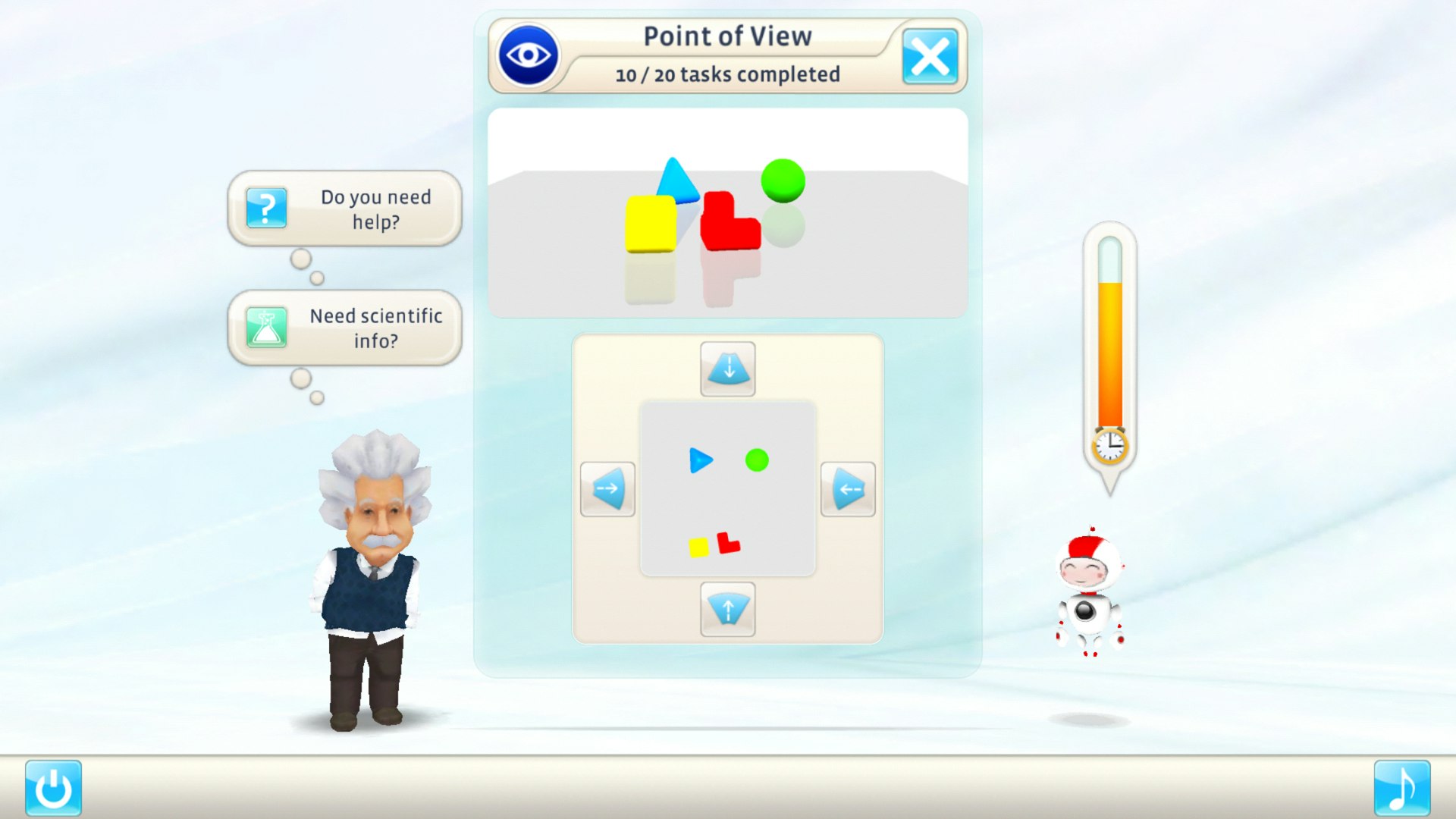Toggle the left viewpoint arrow button
Image resolution: width=1456 pixels, height=819 pixels.
(607, 489)
